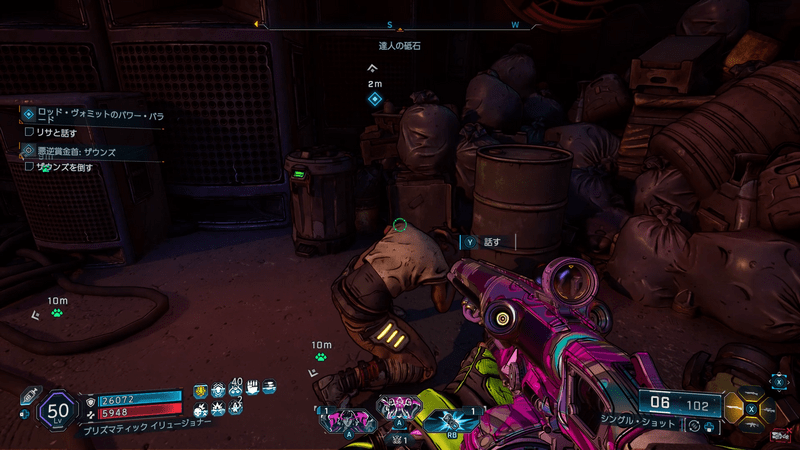Click the buff icon with 40 stacks
Image resolution: width=800 pixels, height=450 pixels.
point(236,390)
